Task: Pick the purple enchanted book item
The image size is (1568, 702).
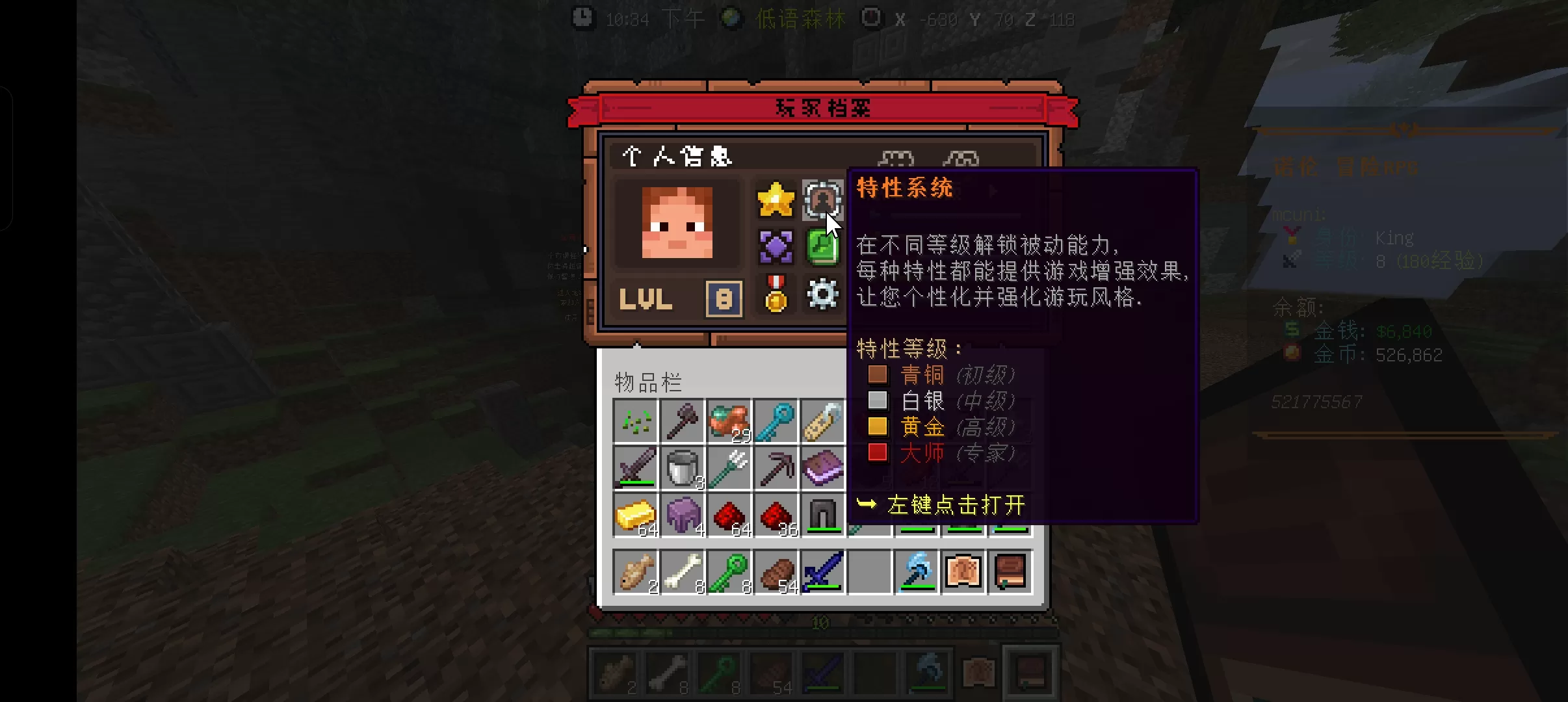Action: tap(823, 468)
